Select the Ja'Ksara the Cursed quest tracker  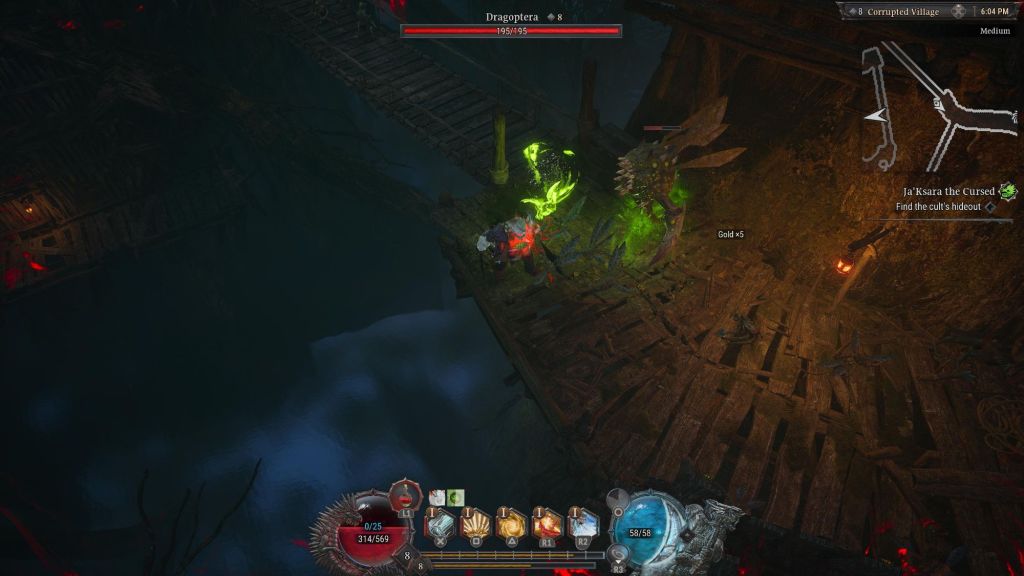pos(948,191)
